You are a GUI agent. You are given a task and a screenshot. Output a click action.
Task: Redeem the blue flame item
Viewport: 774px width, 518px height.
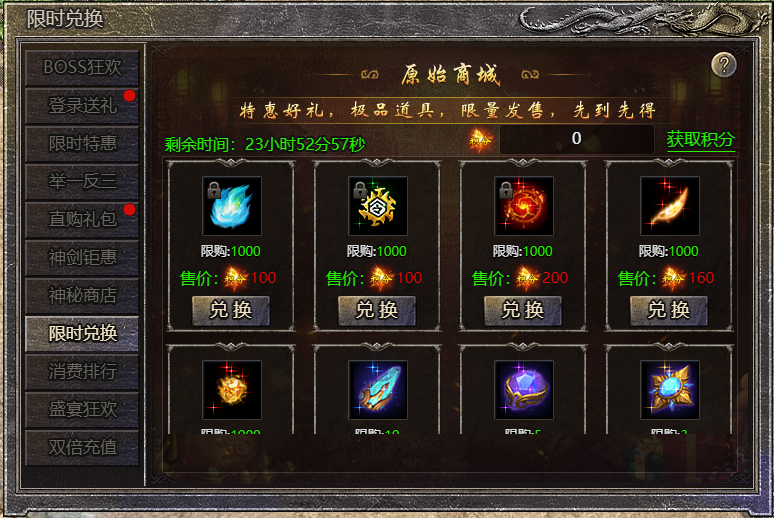tap(231, 310)
